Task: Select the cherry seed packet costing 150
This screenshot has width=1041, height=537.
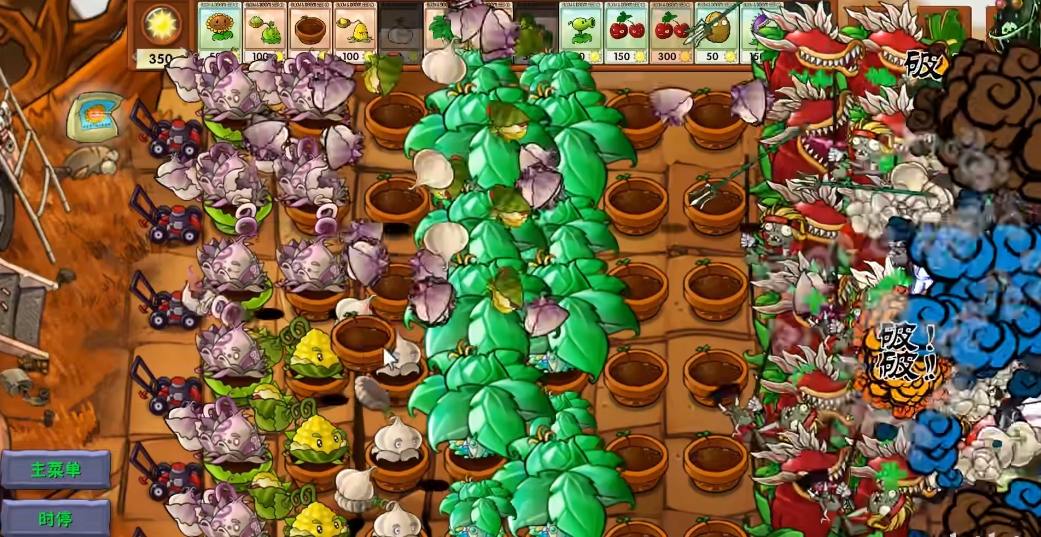Action: coord(625,29)
